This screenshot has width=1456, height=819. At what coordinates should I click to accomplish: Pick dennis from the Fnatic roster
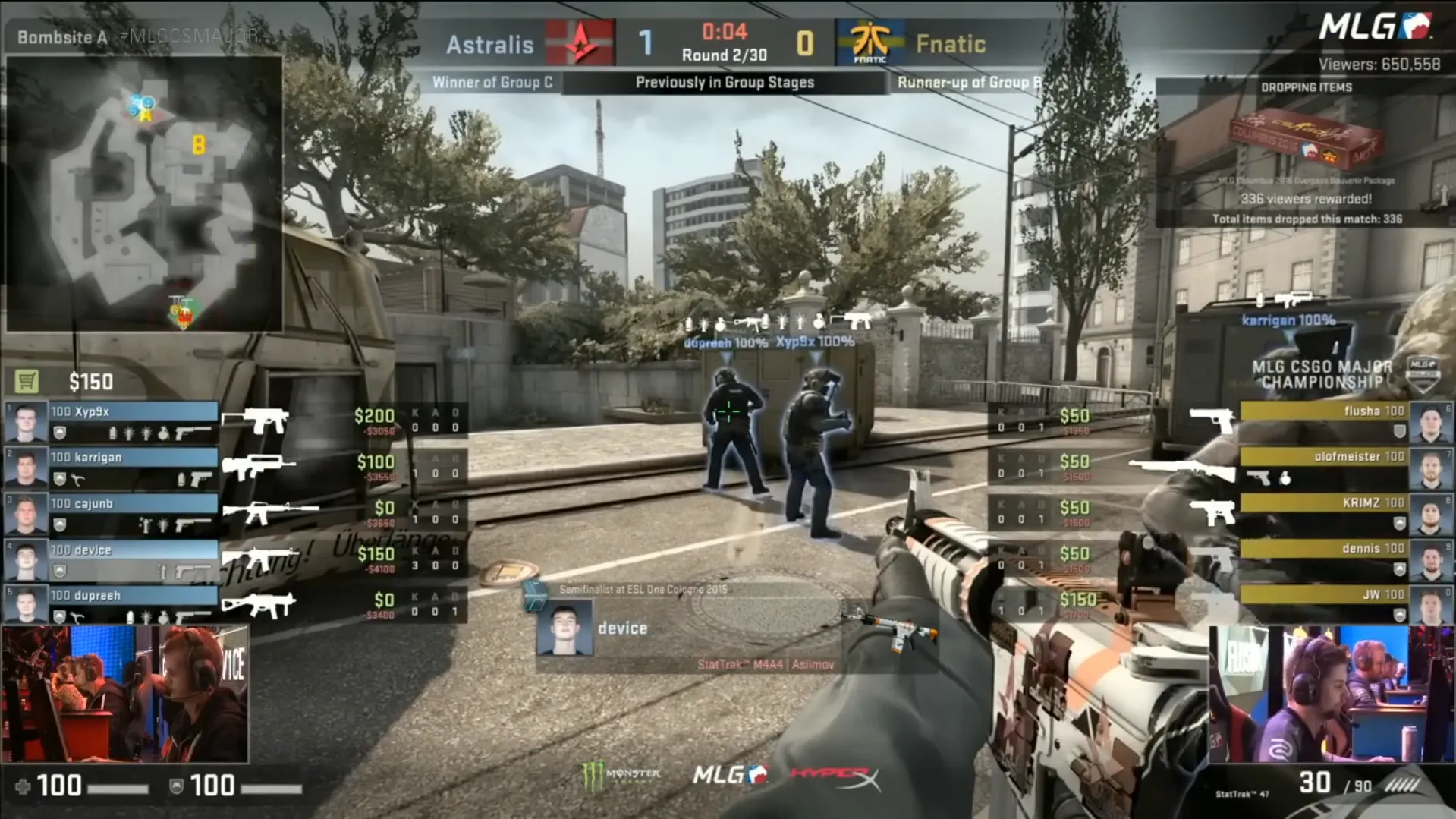click(1324, 559)
